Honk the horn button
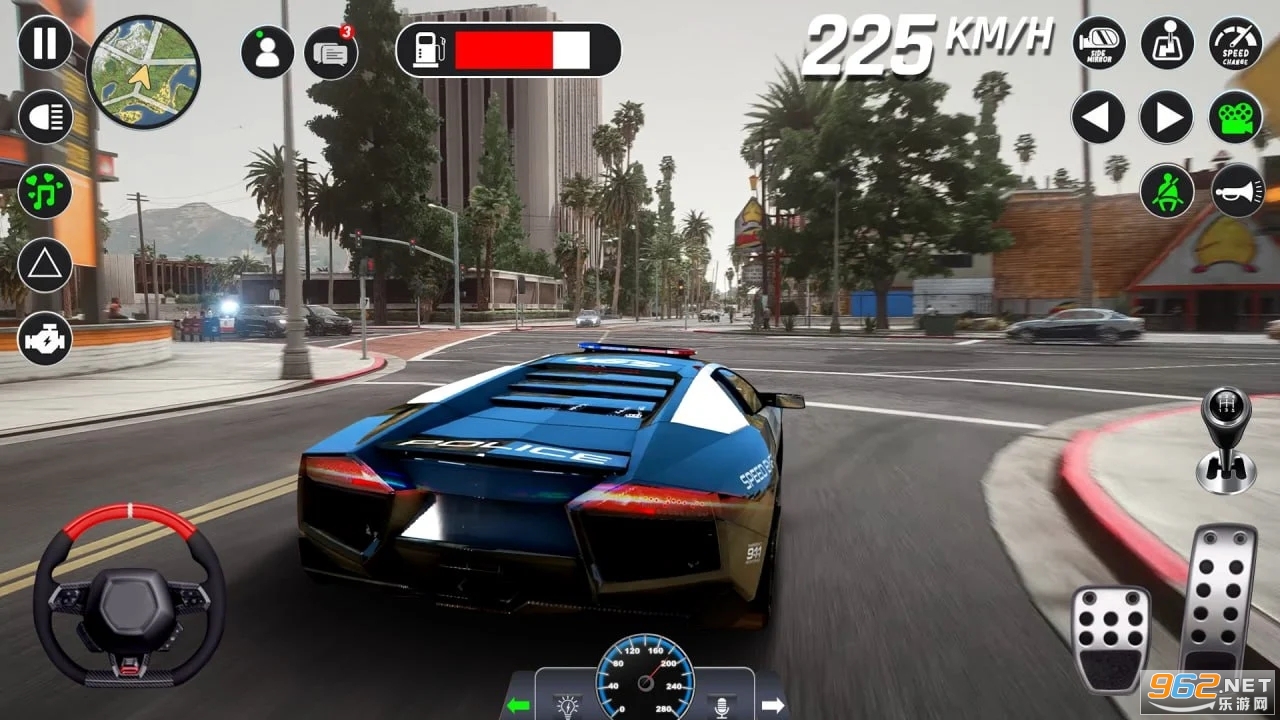Viewport: 1280px width, 720px height. (1238, 190)
